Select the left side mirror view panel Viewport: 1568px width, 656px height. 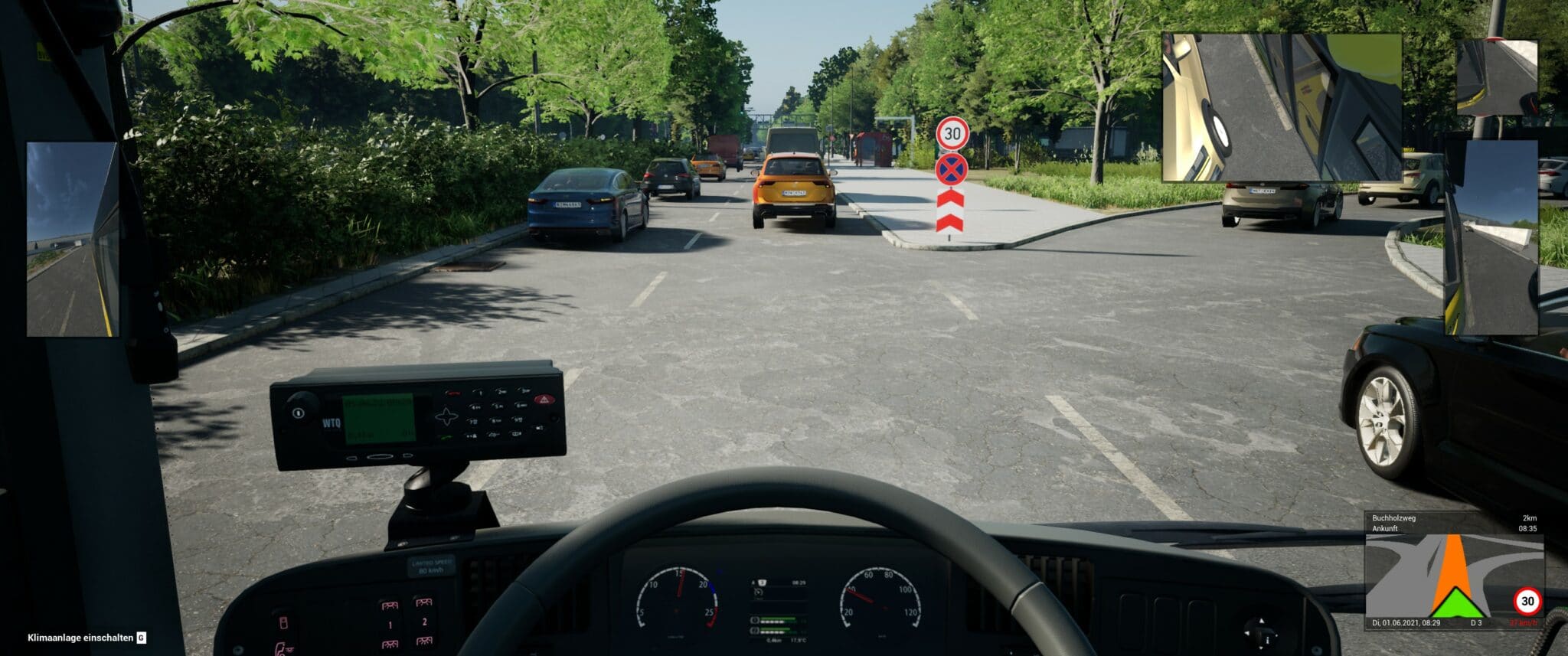click(73, 239)
